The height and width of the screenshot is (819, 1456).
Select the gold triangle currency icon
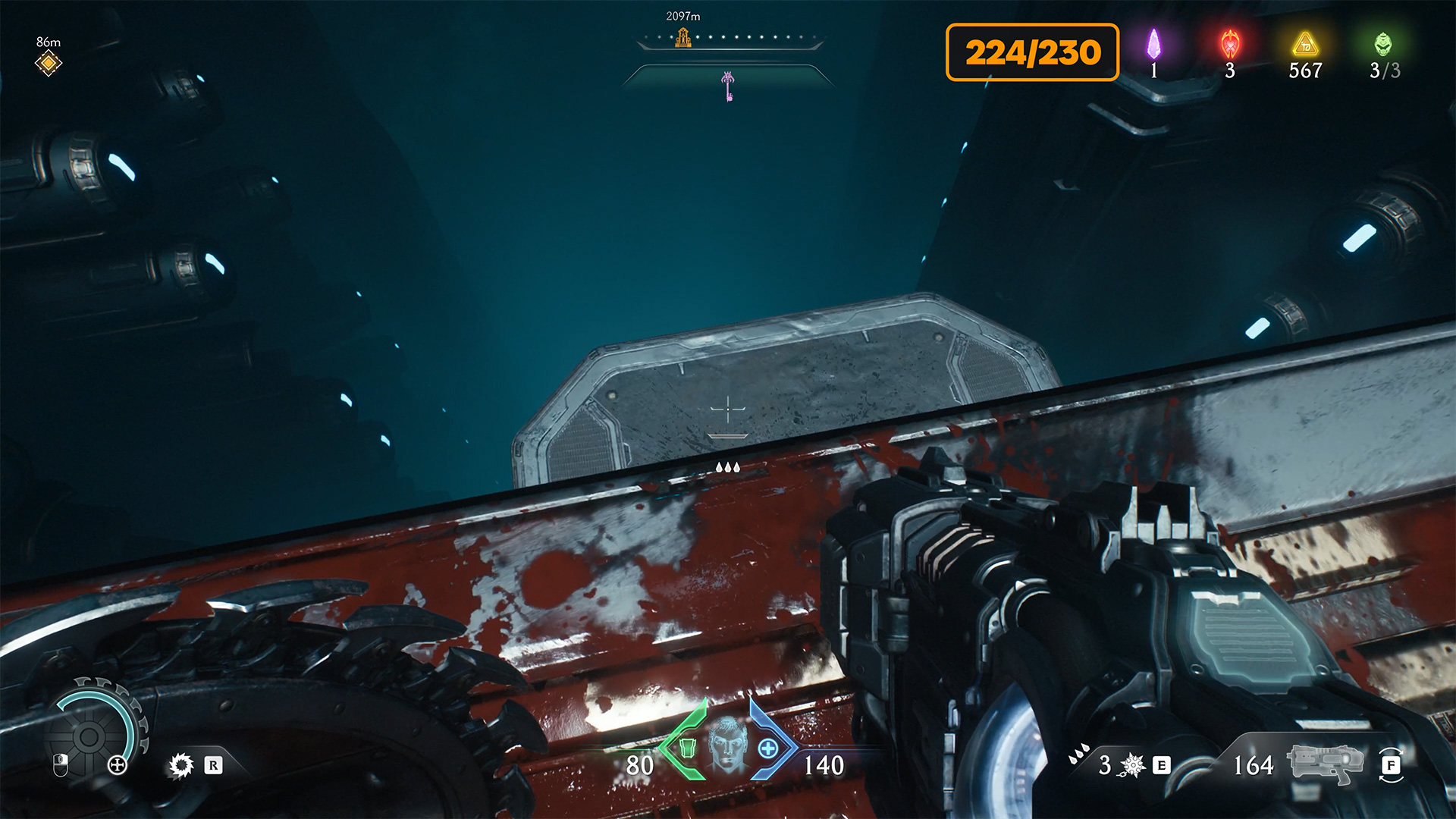tap(1305, 45)
